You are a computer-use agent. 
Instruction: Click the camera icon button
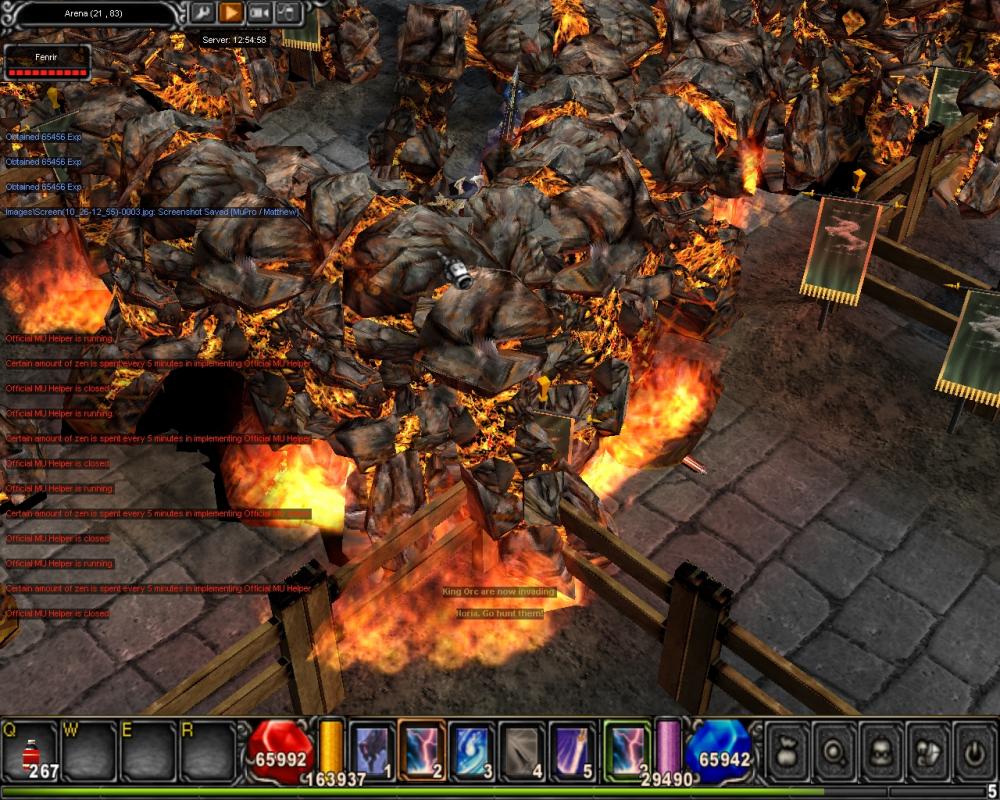[x=259, y=13]
